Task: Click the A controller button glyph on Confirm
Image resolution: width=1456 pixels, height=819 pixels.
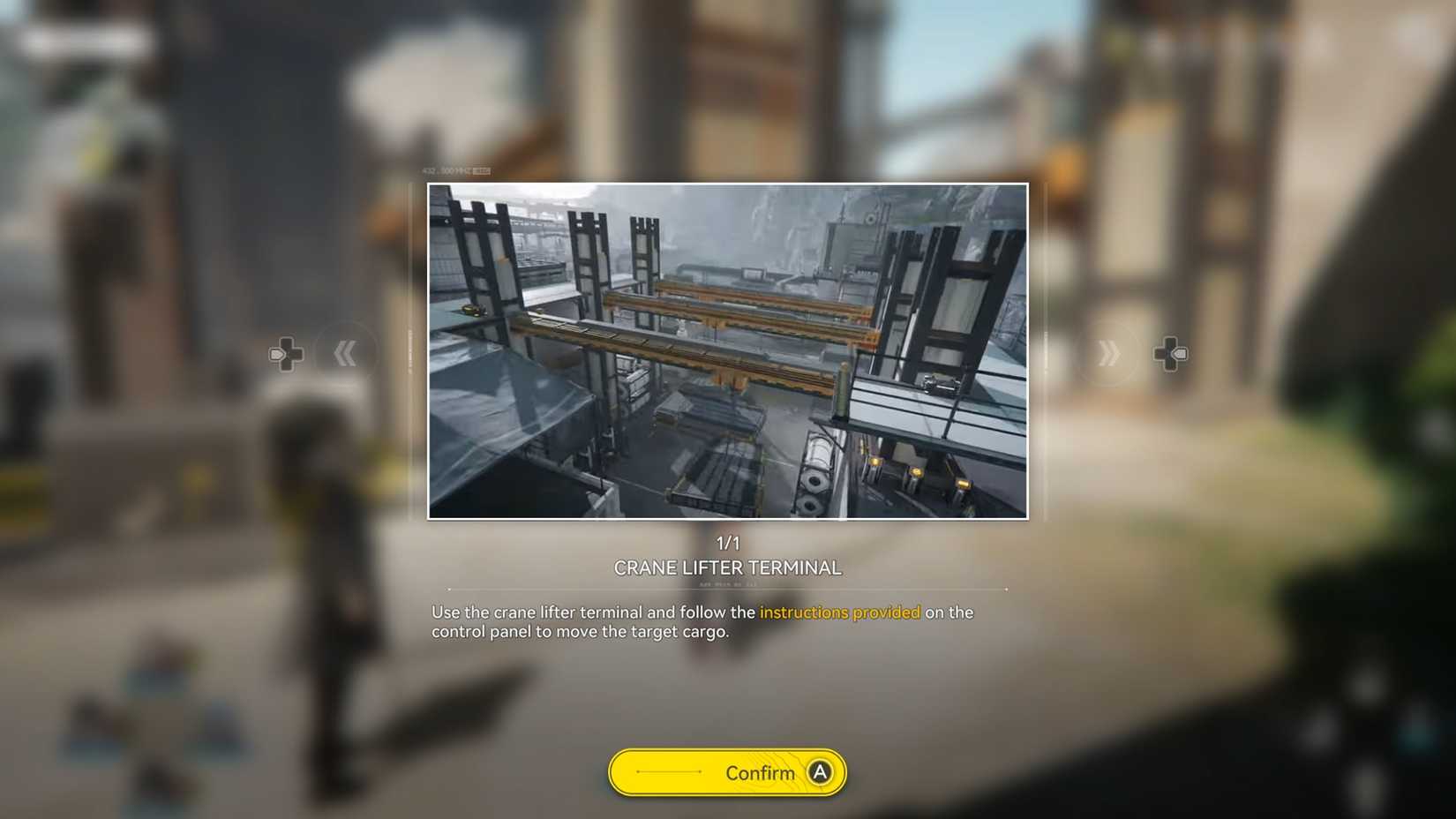Action: pyautogui.click(x=819, y=772)
